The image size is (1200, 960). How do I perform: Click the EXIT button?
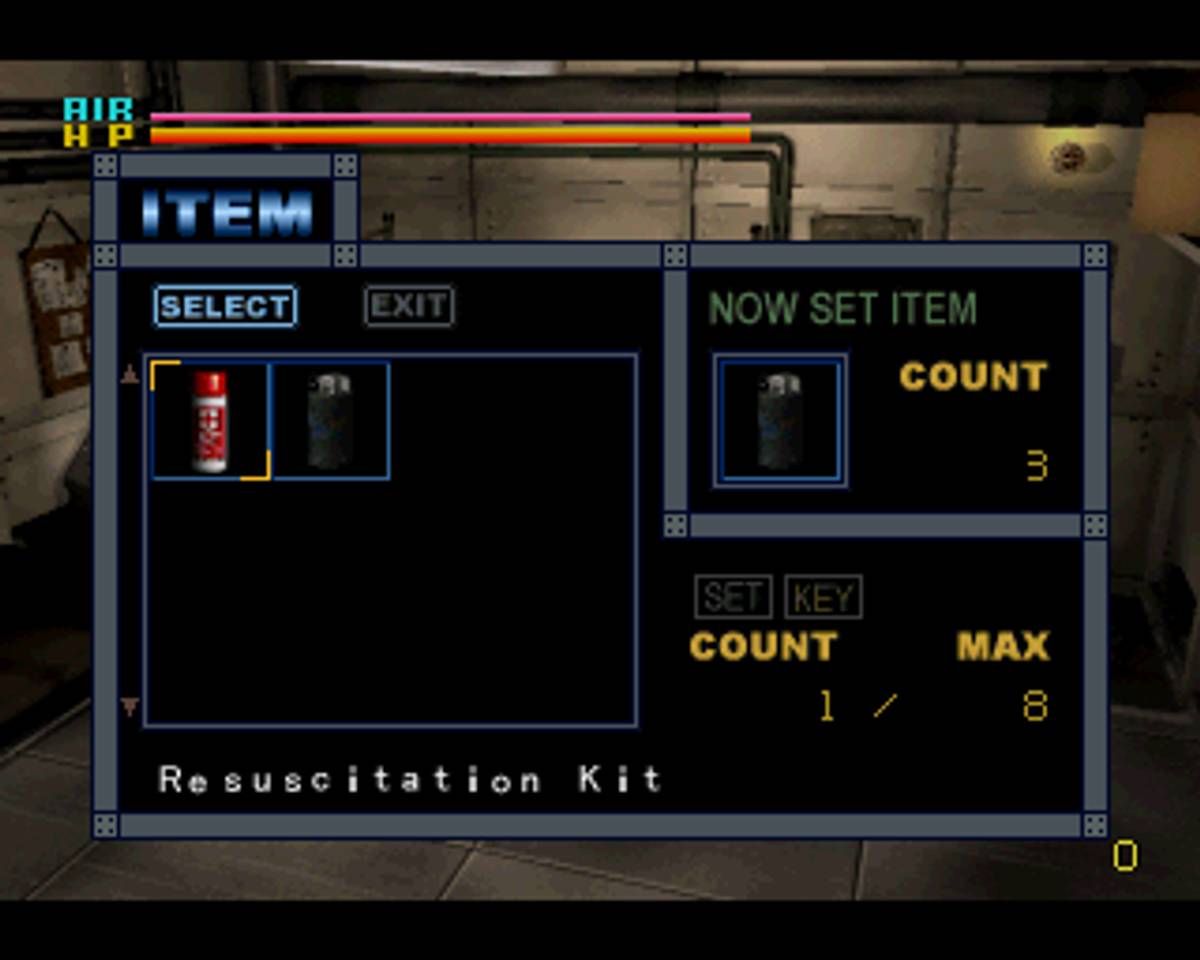click(409, 307)
